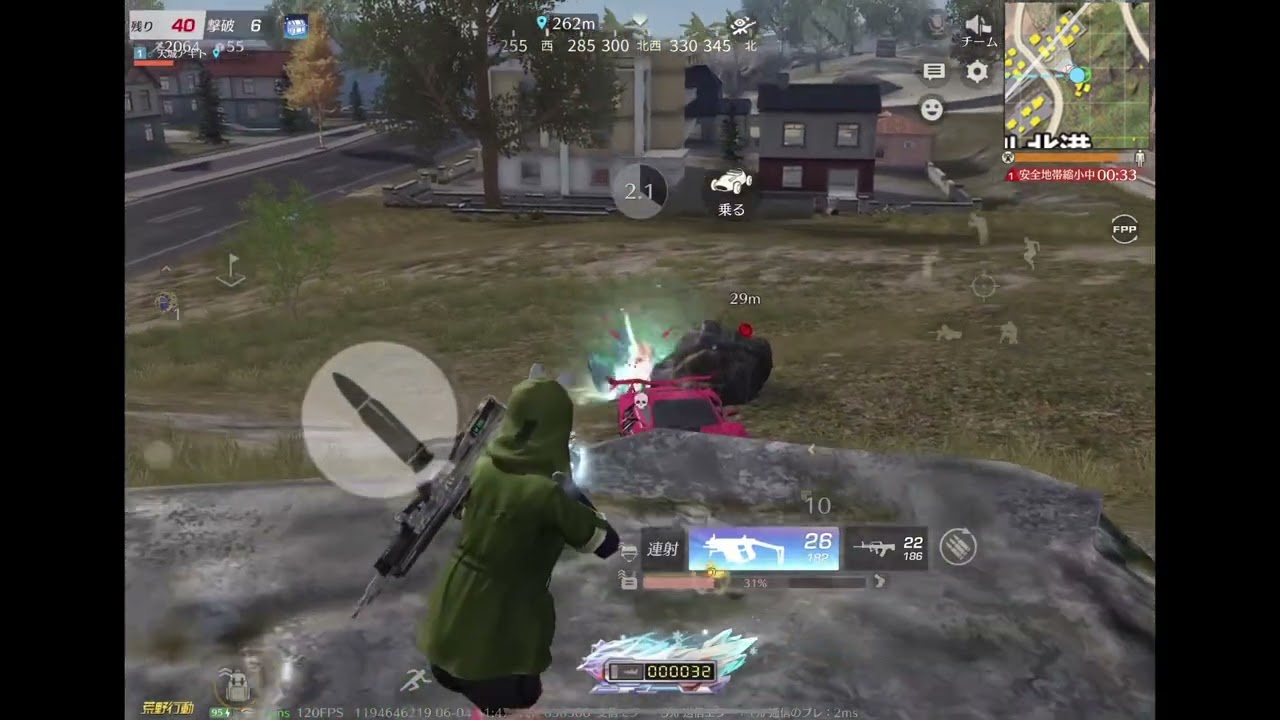This screenshot has height=720, width=1280.
Task: Activate the running figure sprint icon
Action: pyautogui.click(x=413, y=681)
